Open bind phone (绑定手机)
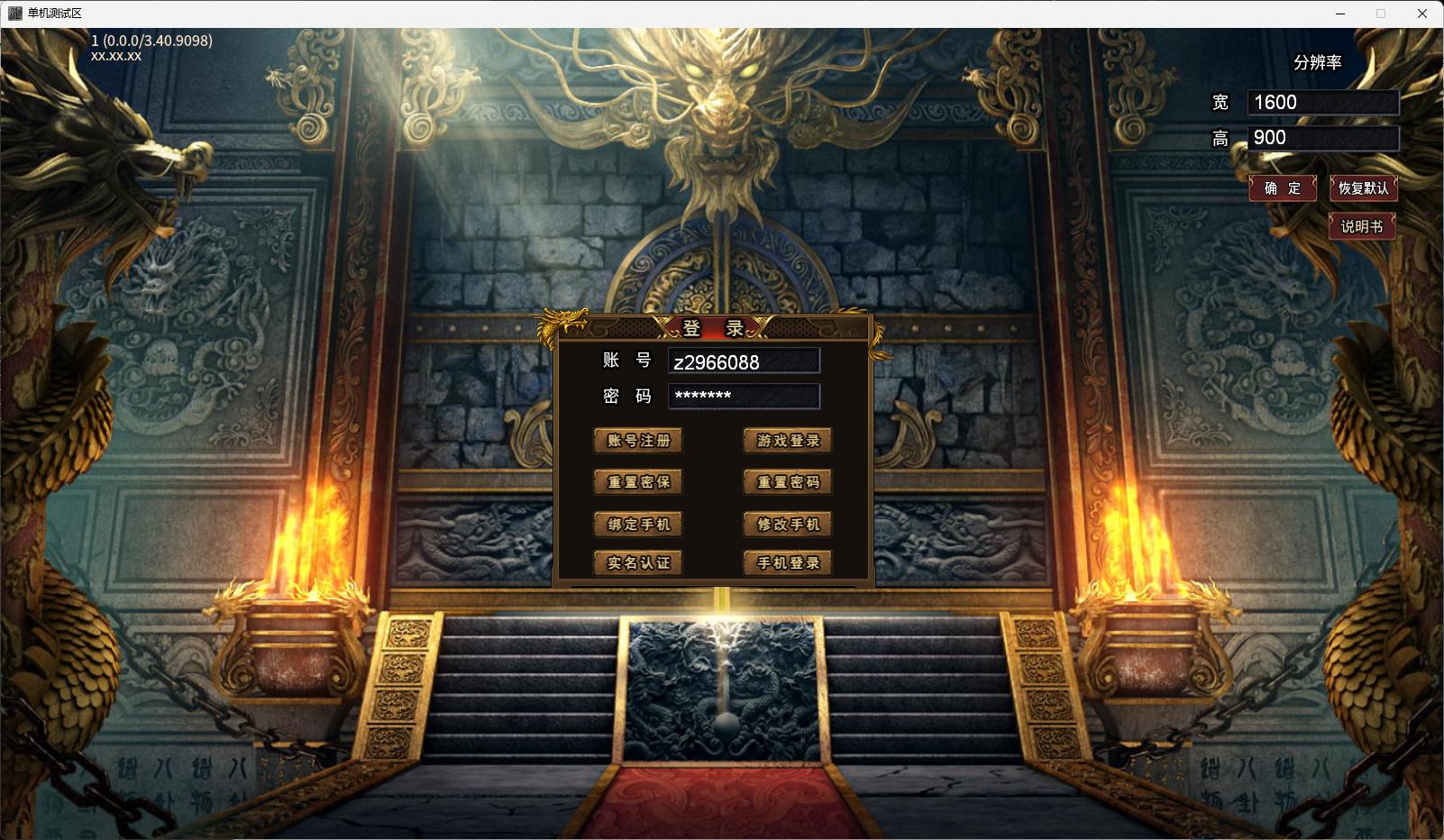Screen dimensions: 1444x840 (638, 524)
